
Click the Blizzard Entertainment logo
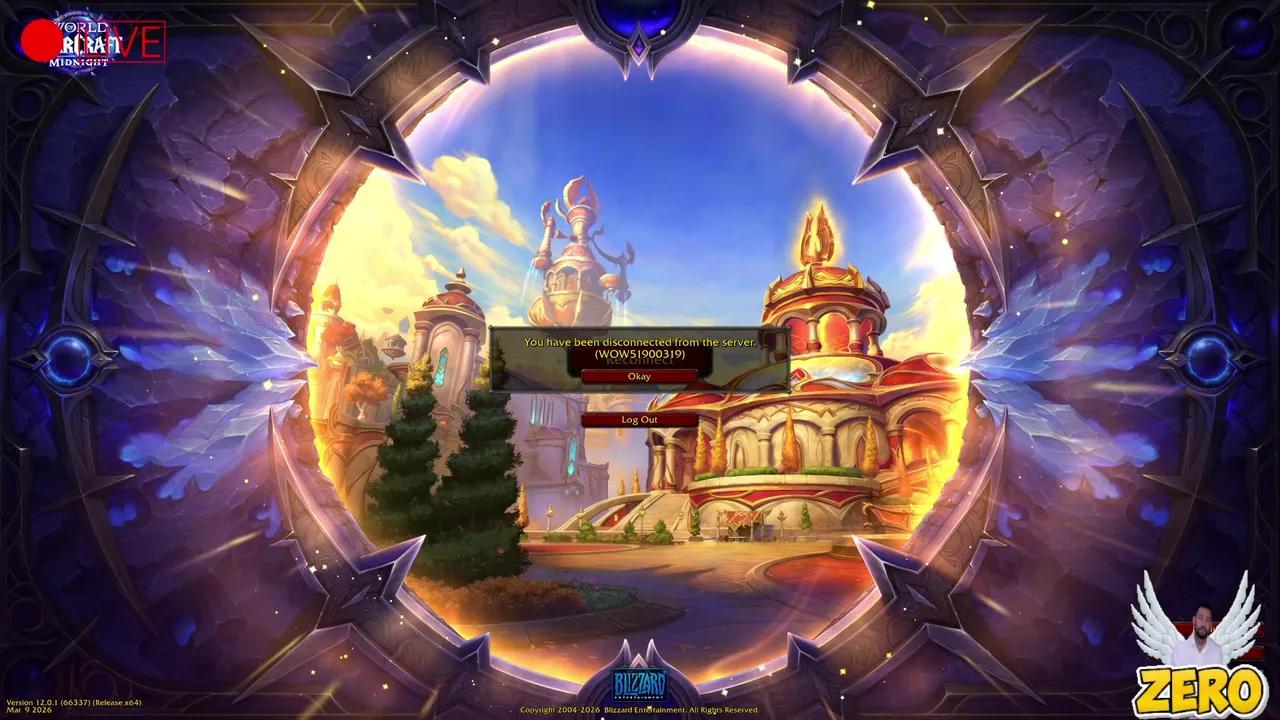[640, 683]
